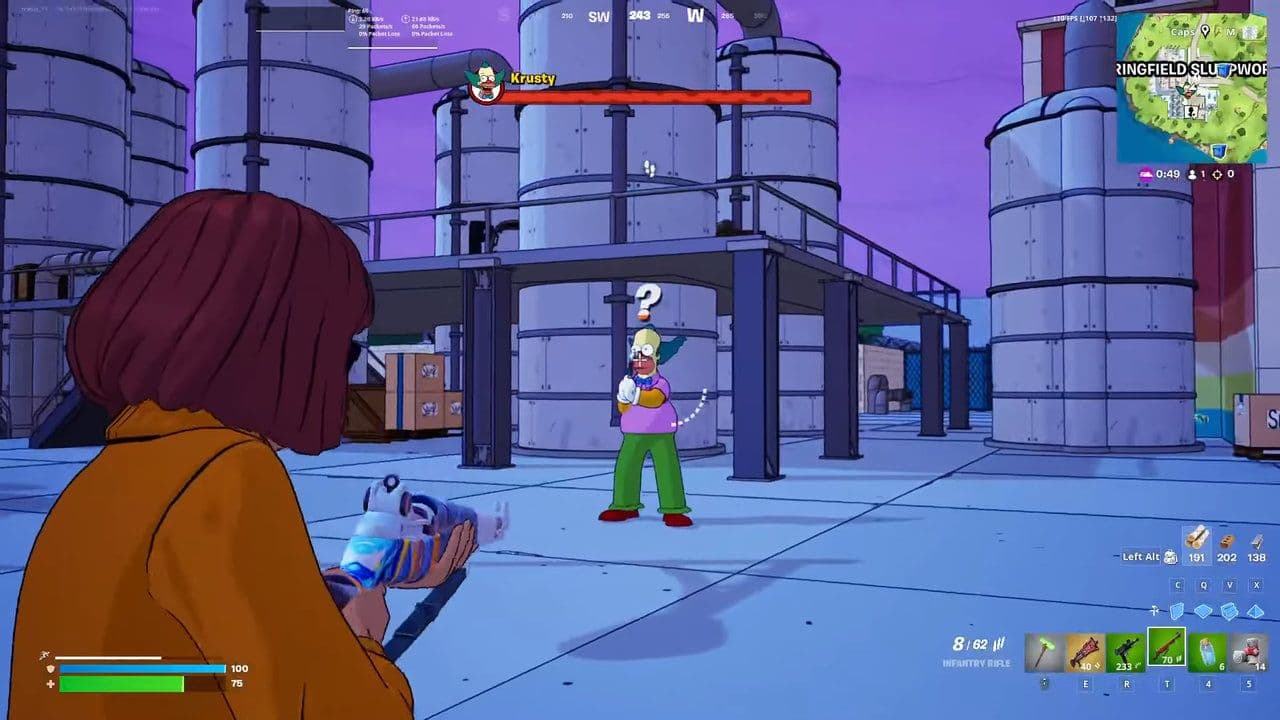The width and height of the screenshot is (1280, 720).
Task: Choose the stairs building piece
Action: (x=1230, y=611)
